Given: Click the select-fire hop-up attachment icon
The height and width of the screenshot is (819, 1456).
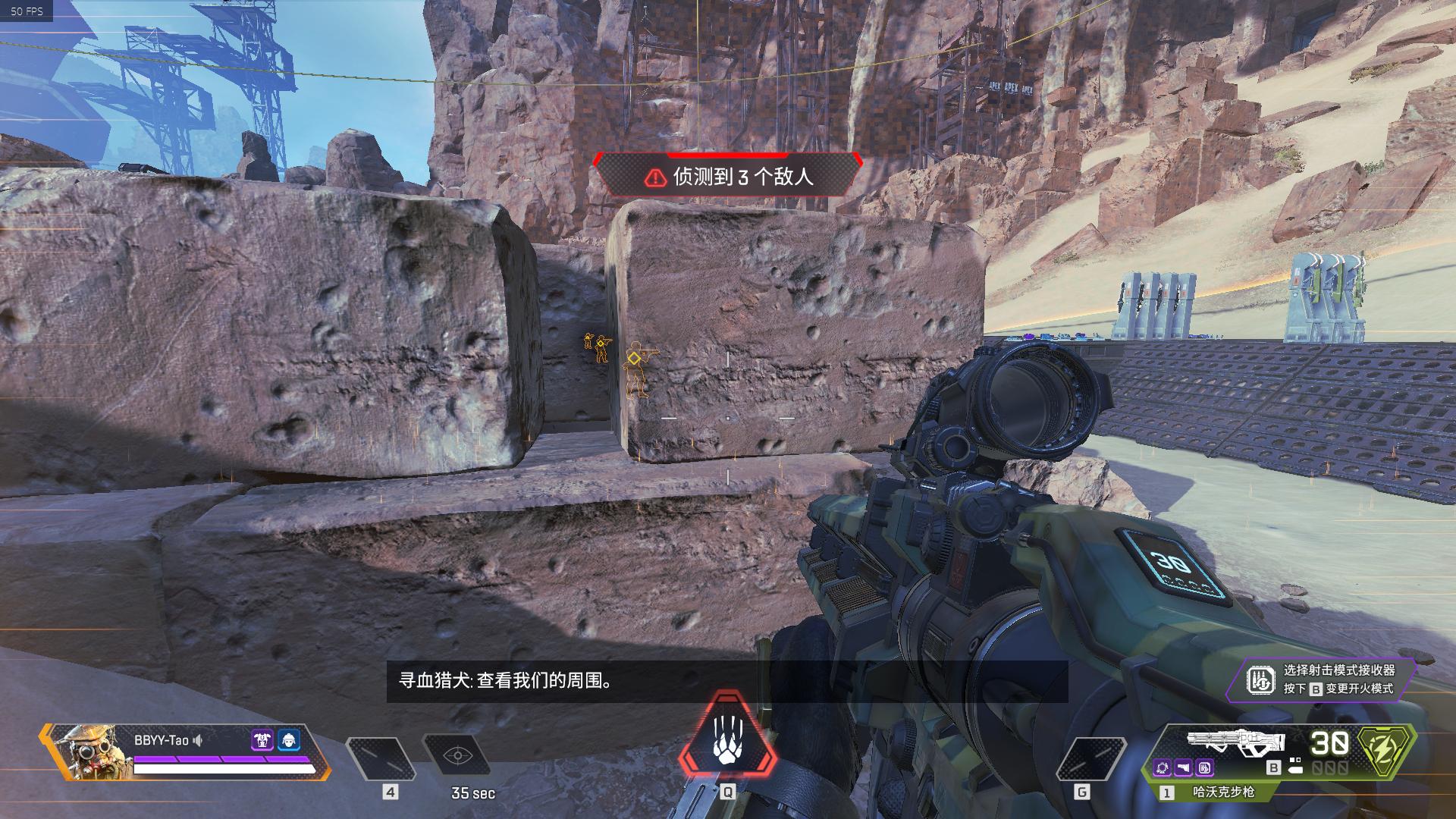Looking at the screenshot, I should pyautogui.click(x=1205, y=767).
